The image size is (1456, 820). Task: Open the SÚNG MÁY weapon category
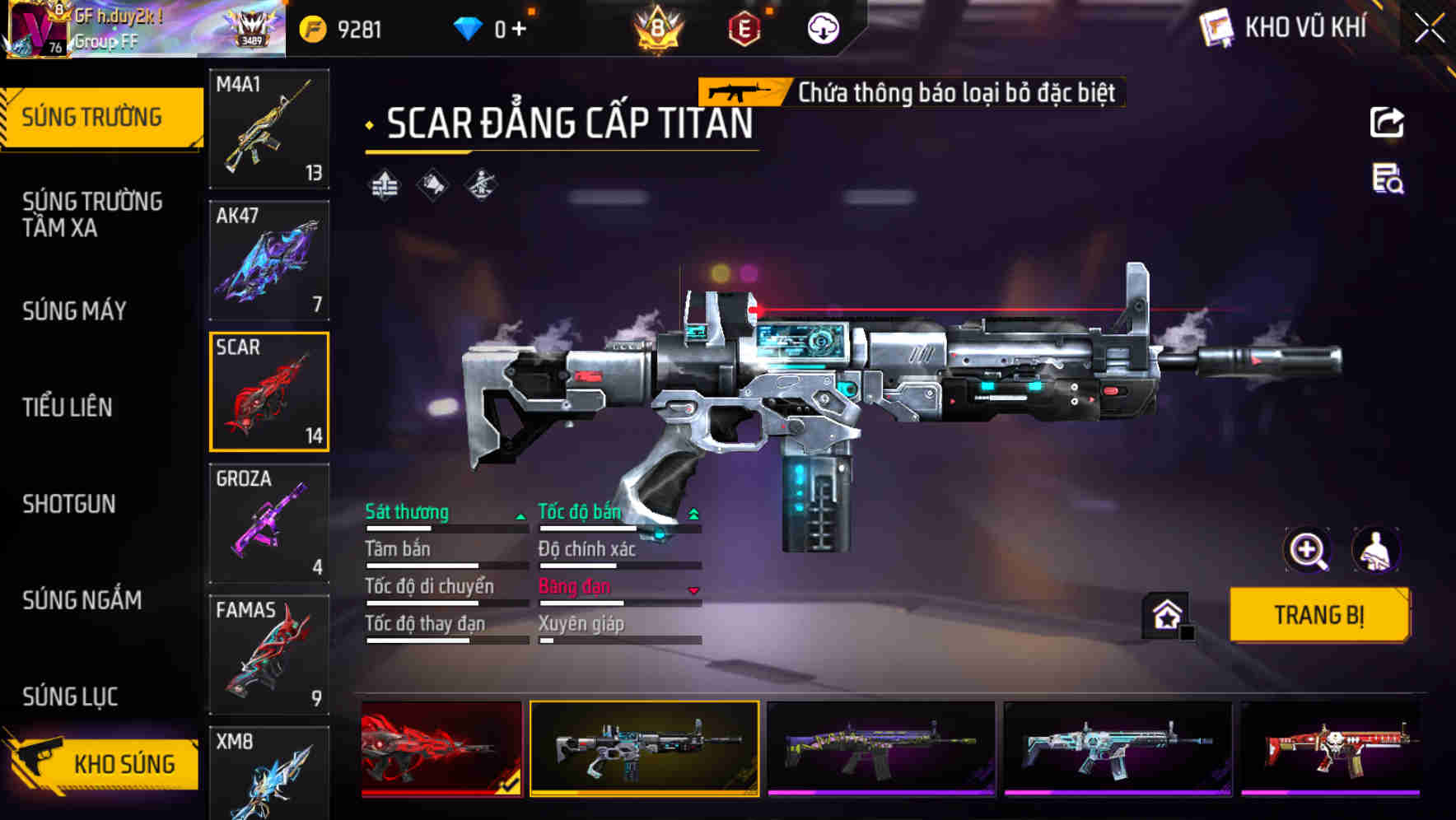[74, 311]
